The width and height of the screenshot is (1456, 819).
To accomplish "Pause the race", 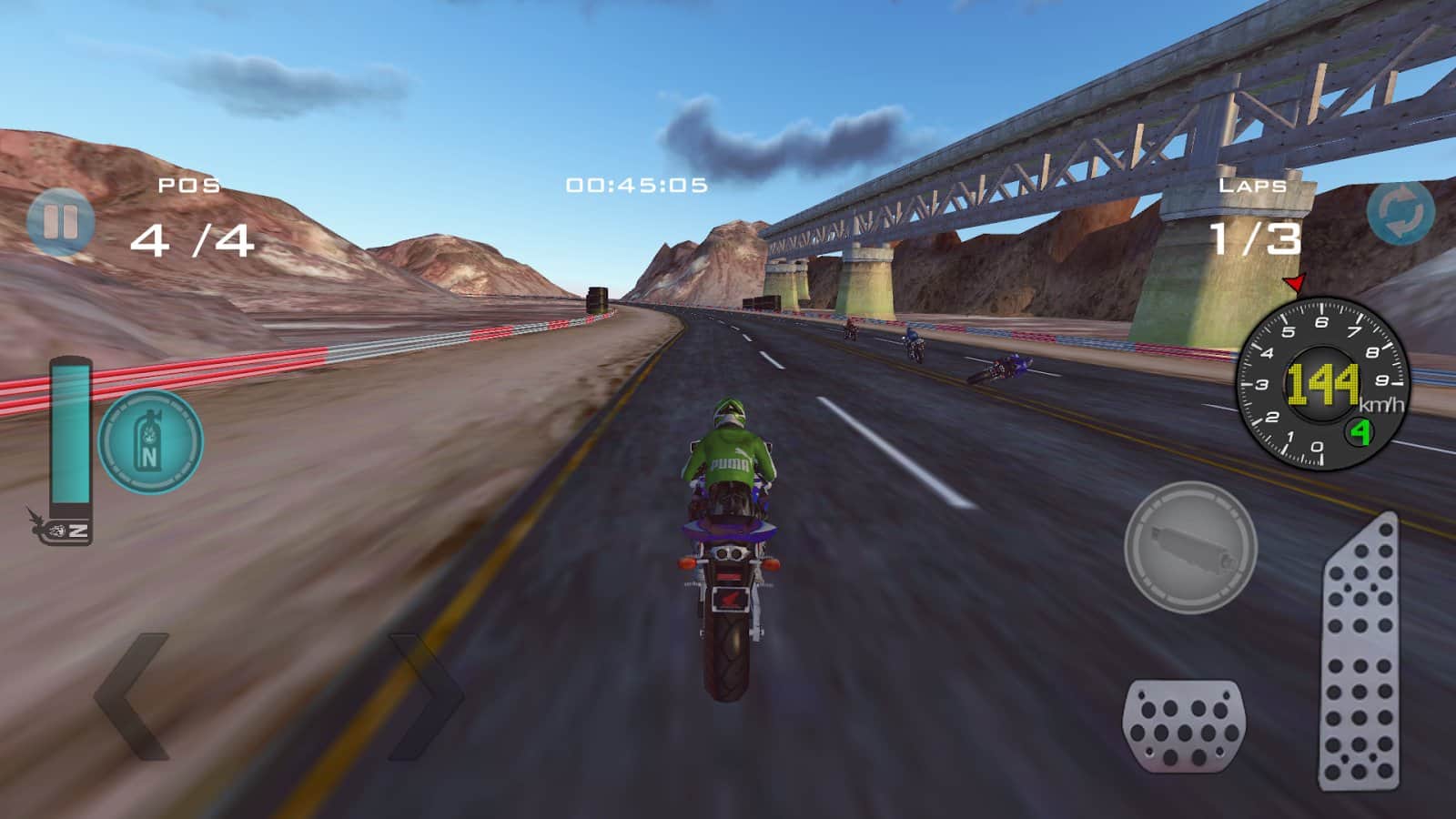I will (x=60, y=221).
